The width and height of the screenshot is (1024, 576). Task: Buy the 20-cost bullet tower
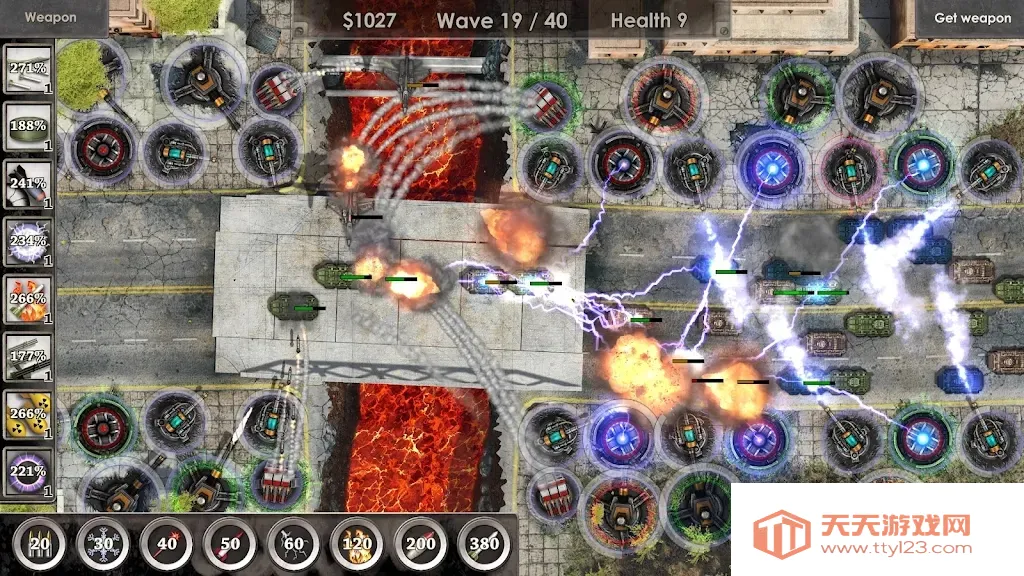tap(39, 544)
